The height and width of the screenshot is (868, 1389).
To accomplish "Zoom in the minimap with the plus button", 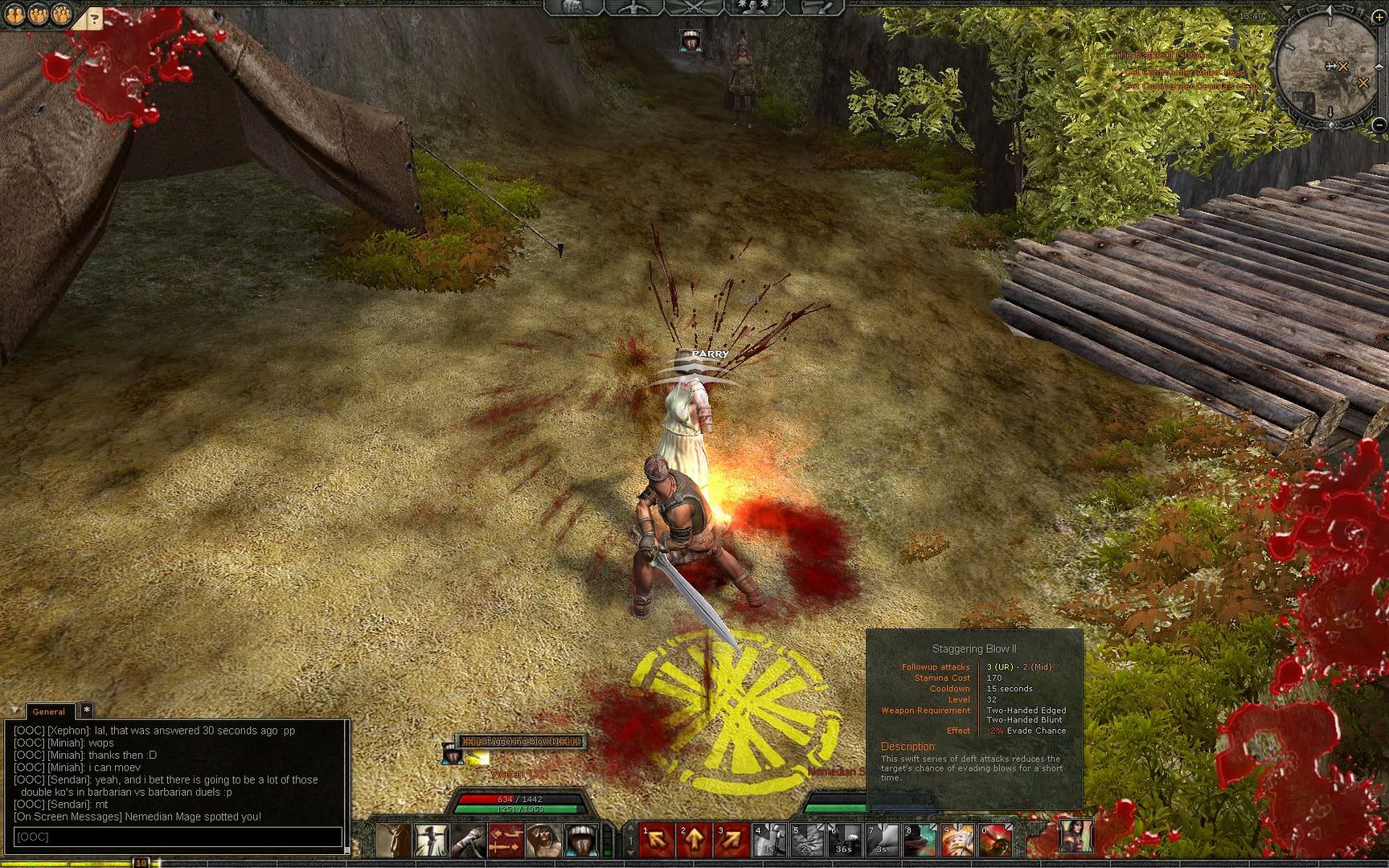I will (1379, 17).
